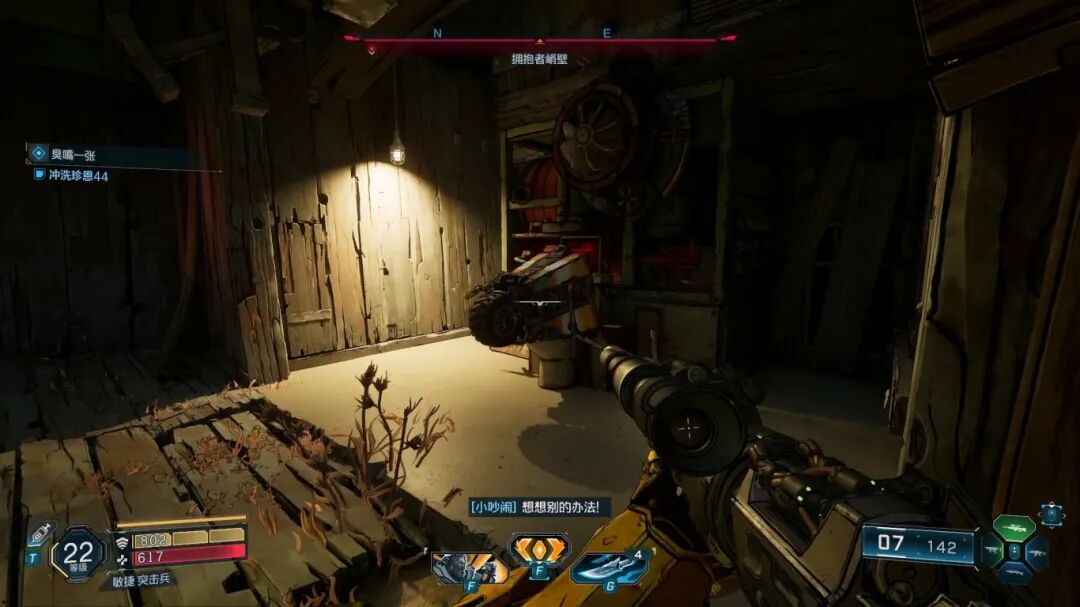
Task: Switch to the right weapon slot
Action: pyautogui.click(x=1036, y=551)
